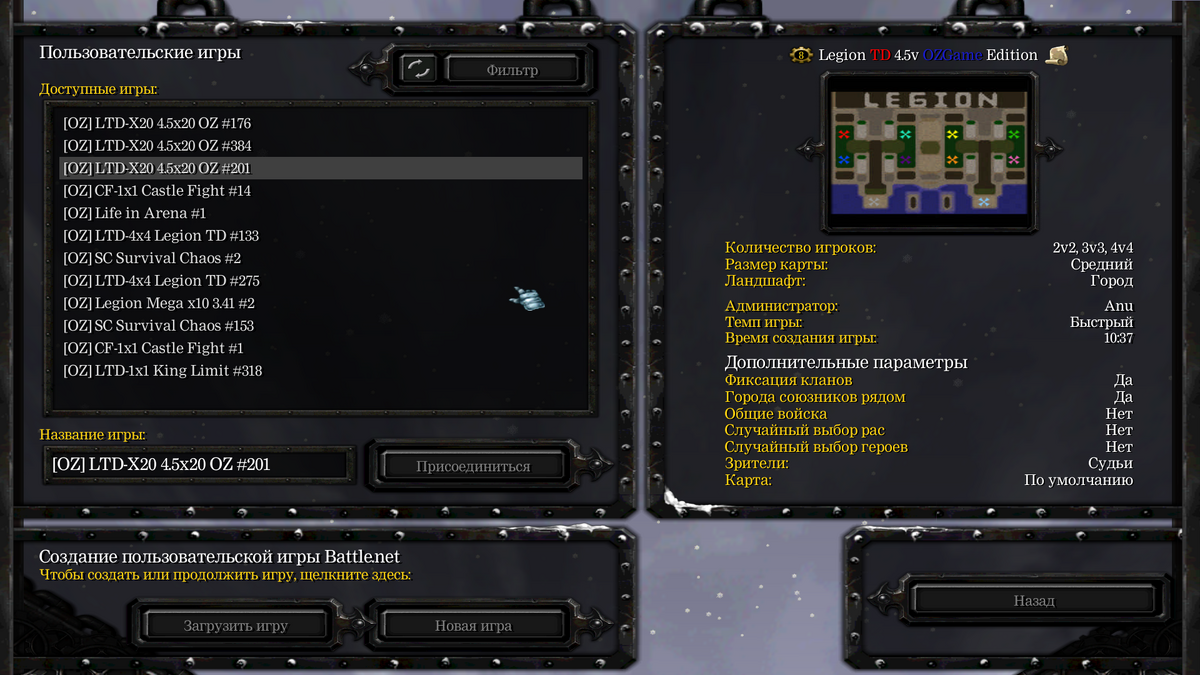The height and width of the screenshot is (675, 1200).
Task: Open Загрузить игру to load a game
Action: (236, 626)
